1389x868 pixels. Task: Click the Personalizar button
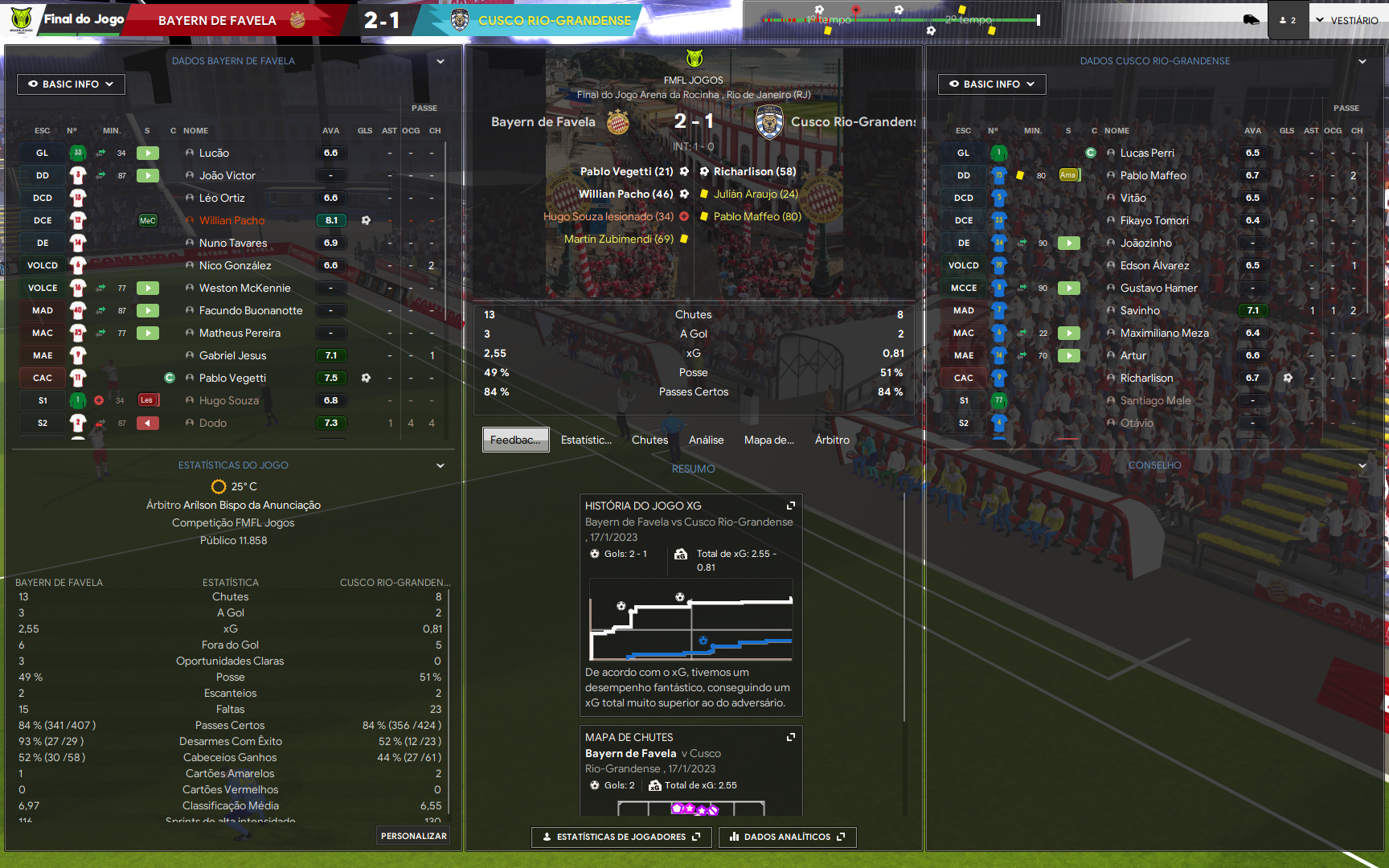pos(413,836)
